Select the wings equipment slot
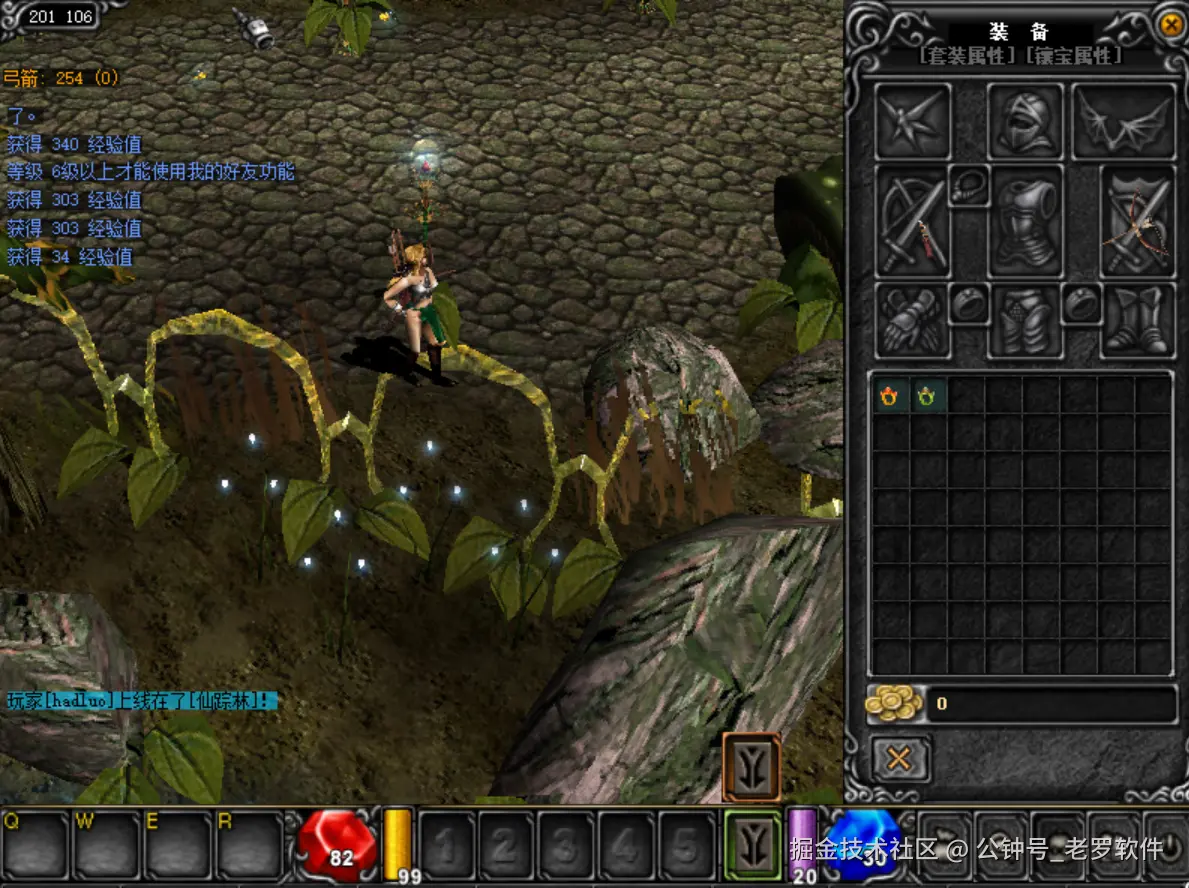This screenshot has height=888, width=1189. pos(1124,122)
